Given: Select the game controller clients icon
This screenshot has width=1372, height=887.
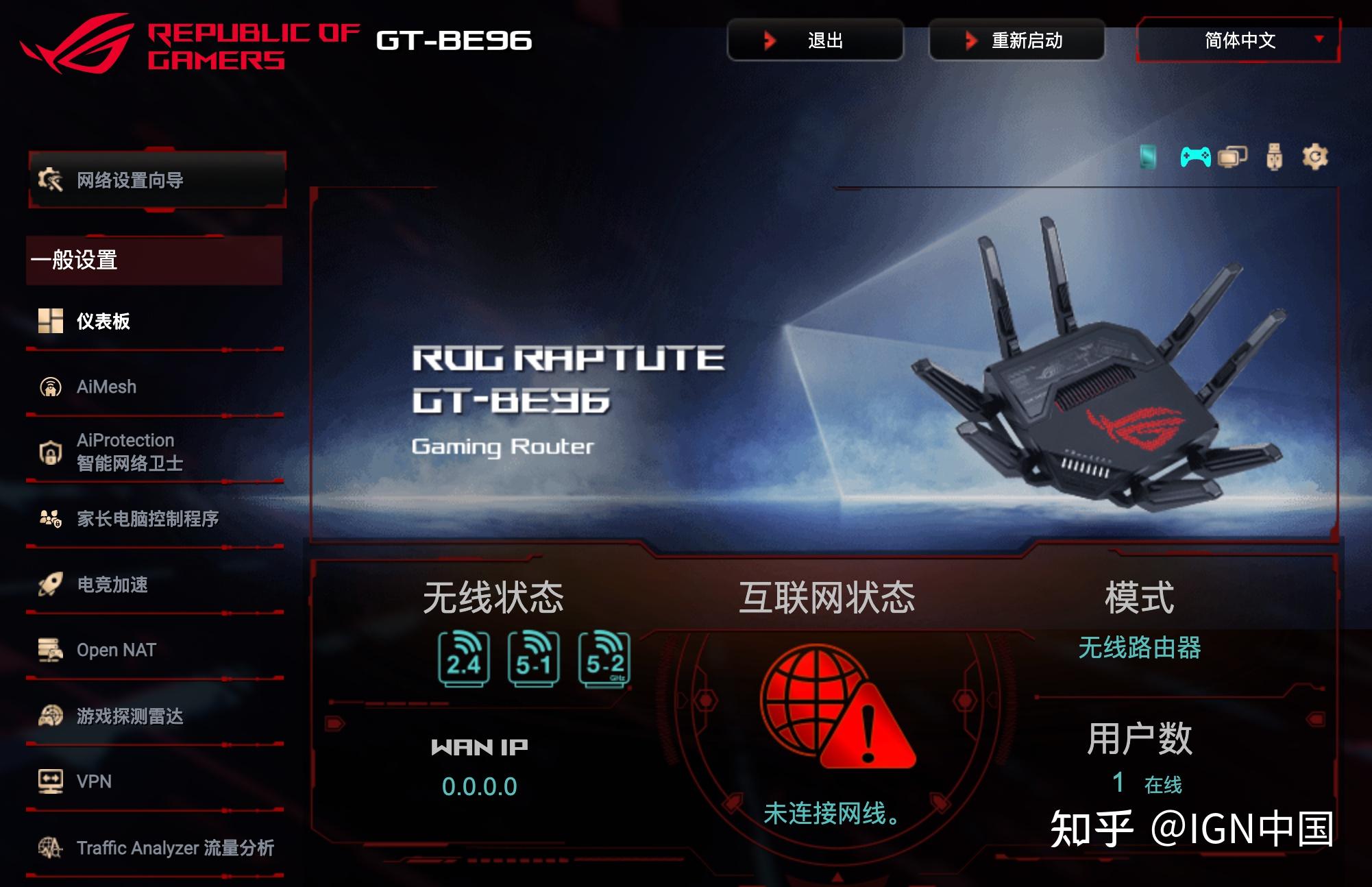Looking at the screenshot, I should [x=1196, y=156].
